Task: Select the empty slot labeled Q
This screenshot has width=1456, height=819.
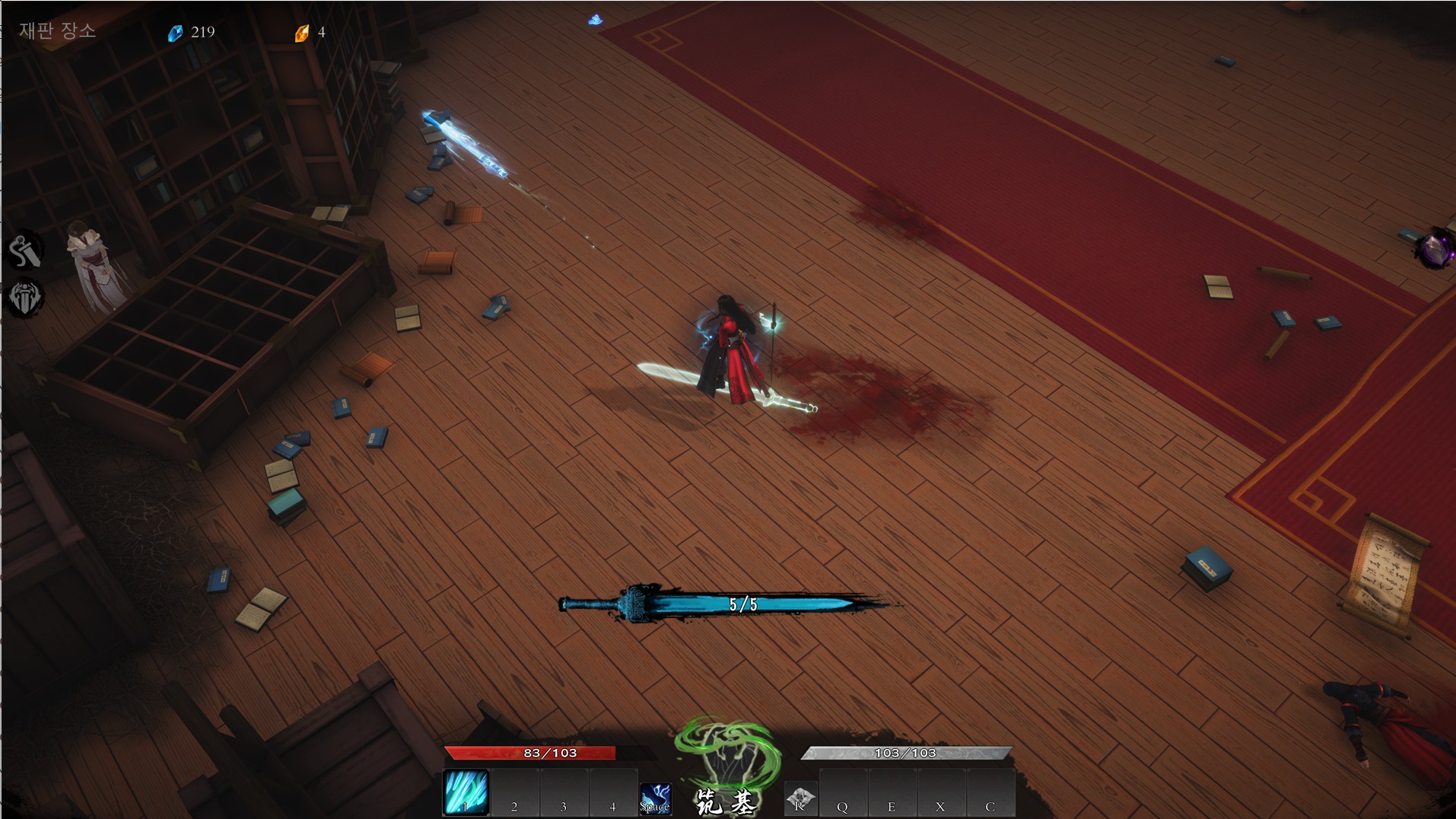Action: pyautogui.click(x=843, y=794)
